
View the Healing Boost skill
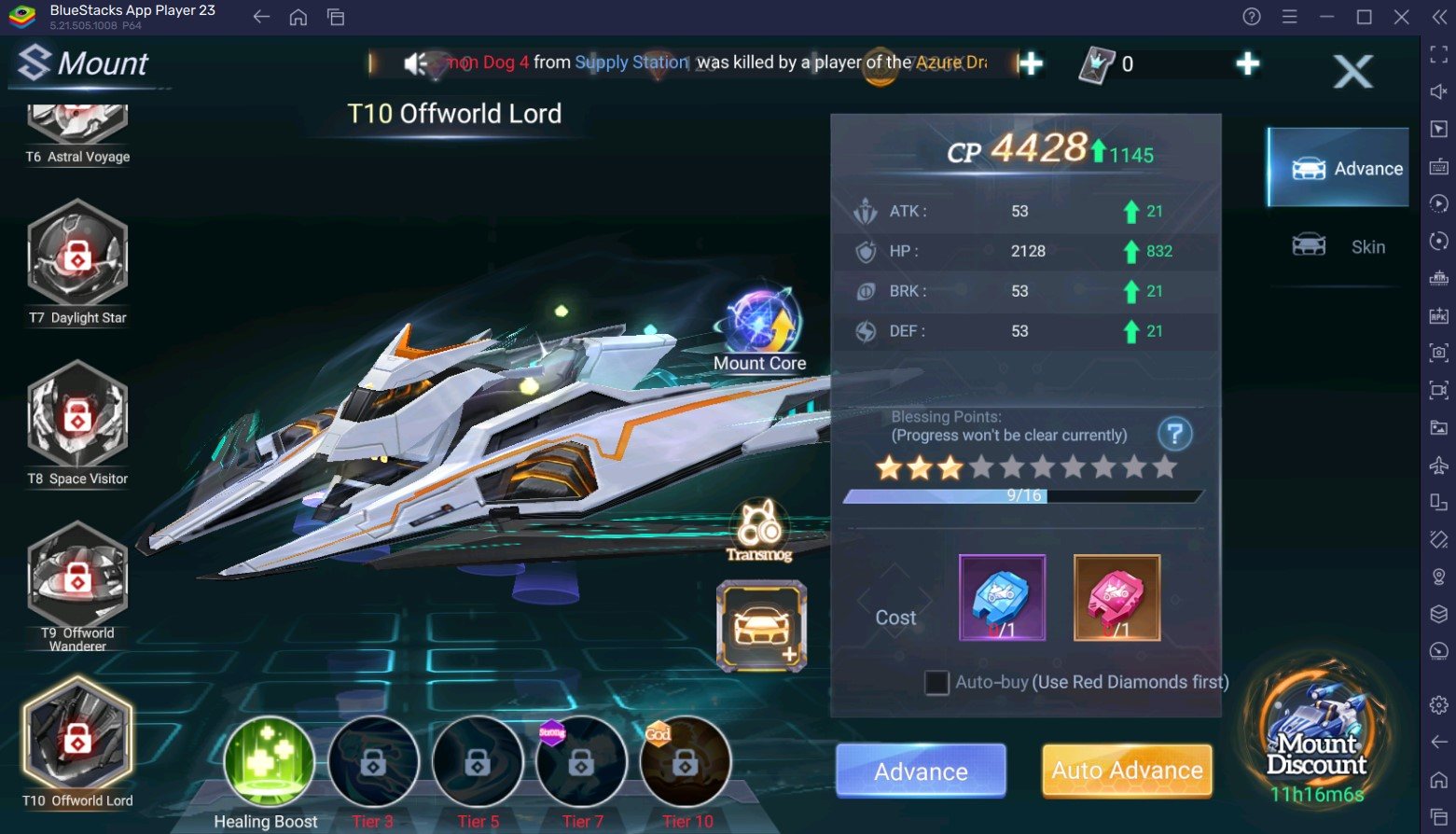[269, 761]
